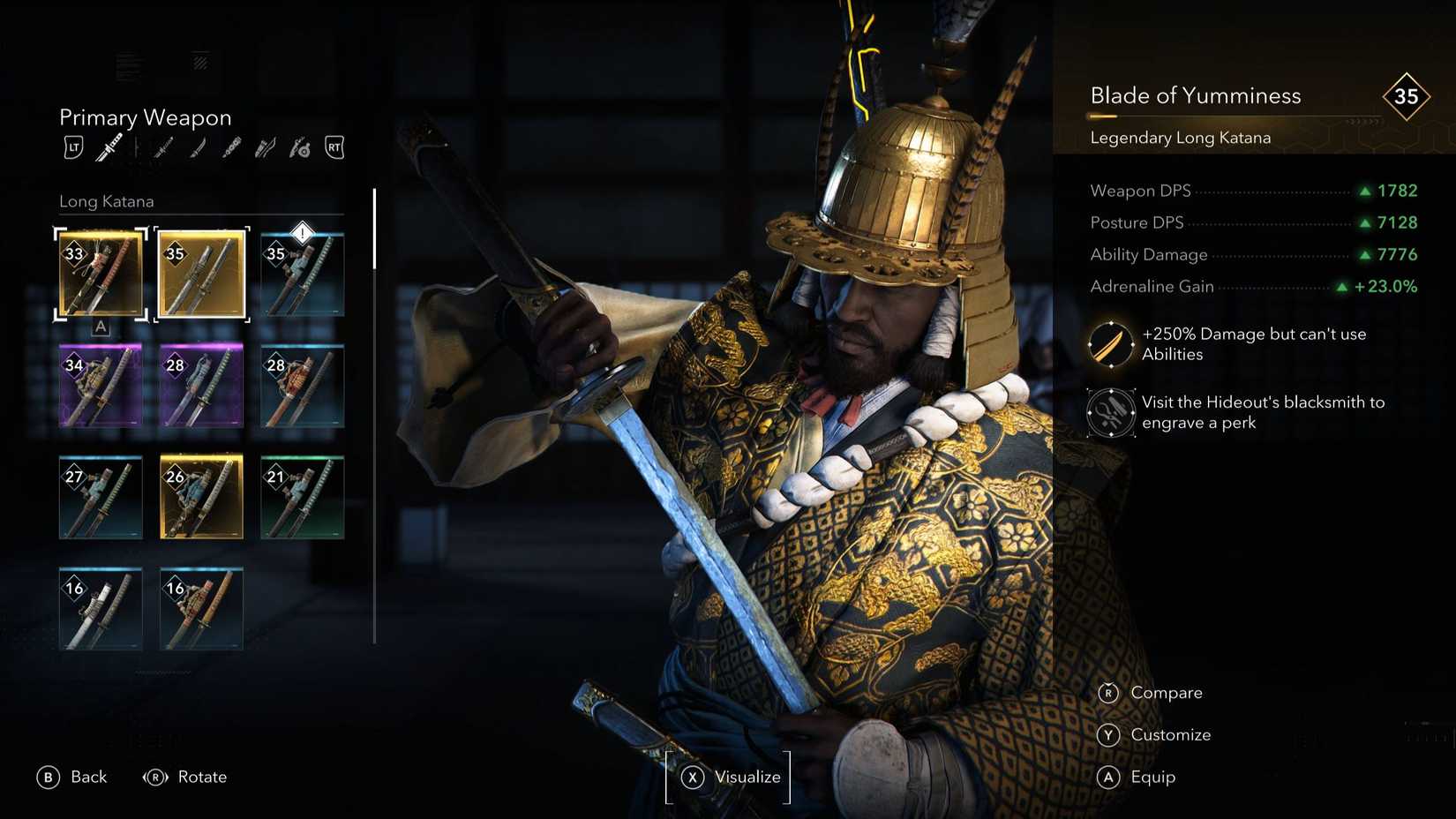The height and width of the screenshot is (819, 1456).
Task: Switch to the Kusarigama weapon category icon
Action: [232, 147]
